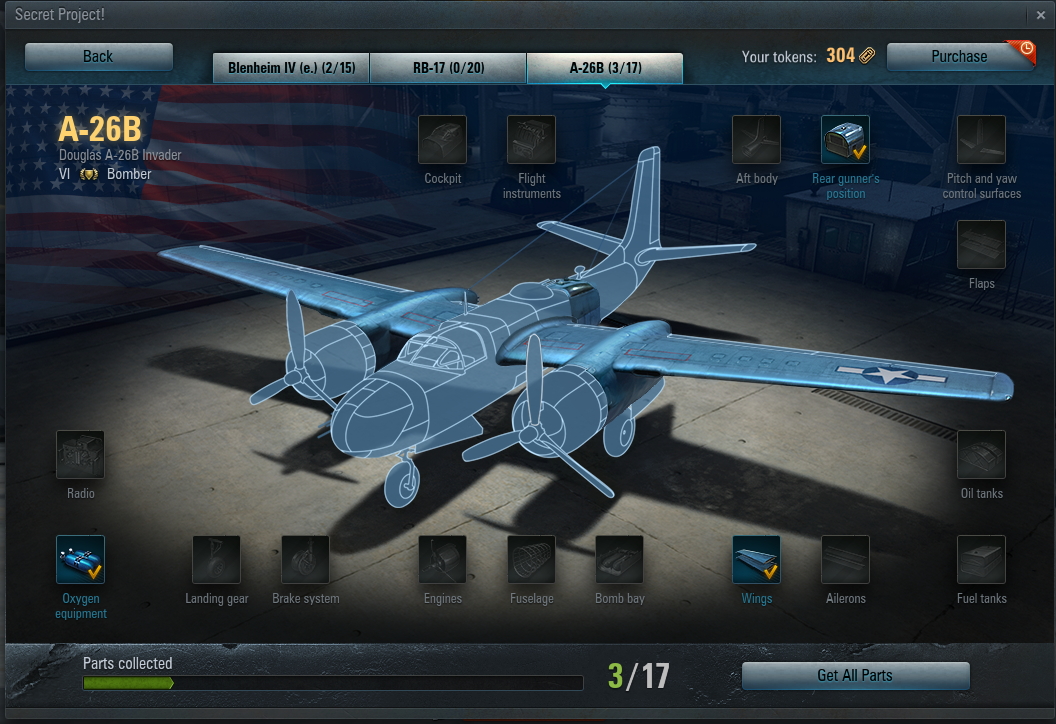Click the Radio part icon
Screen dimensions: 1056x724
point(81,455)
